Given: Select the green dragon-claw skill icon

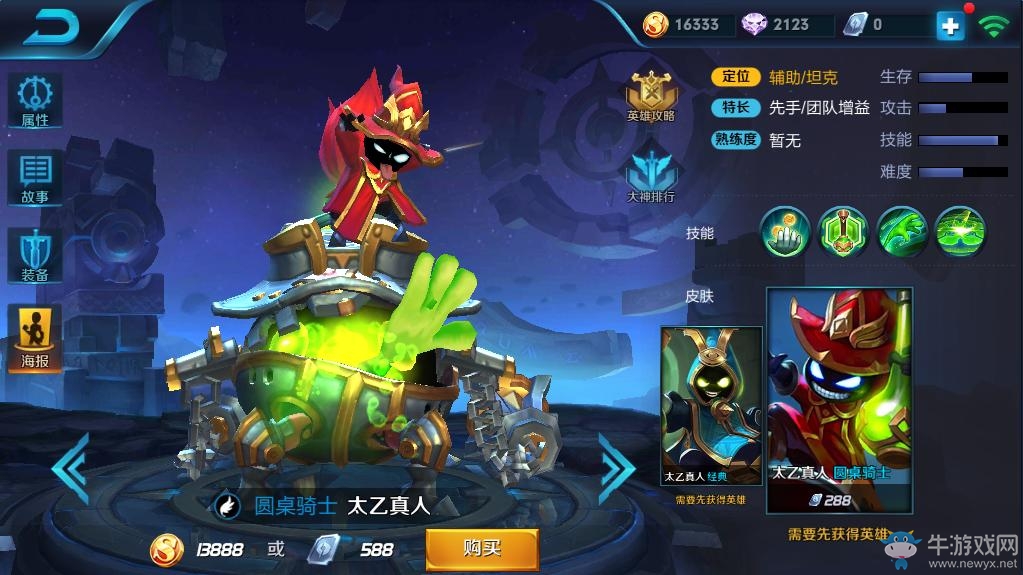Looking at the screenshot, I should point(902,231).
